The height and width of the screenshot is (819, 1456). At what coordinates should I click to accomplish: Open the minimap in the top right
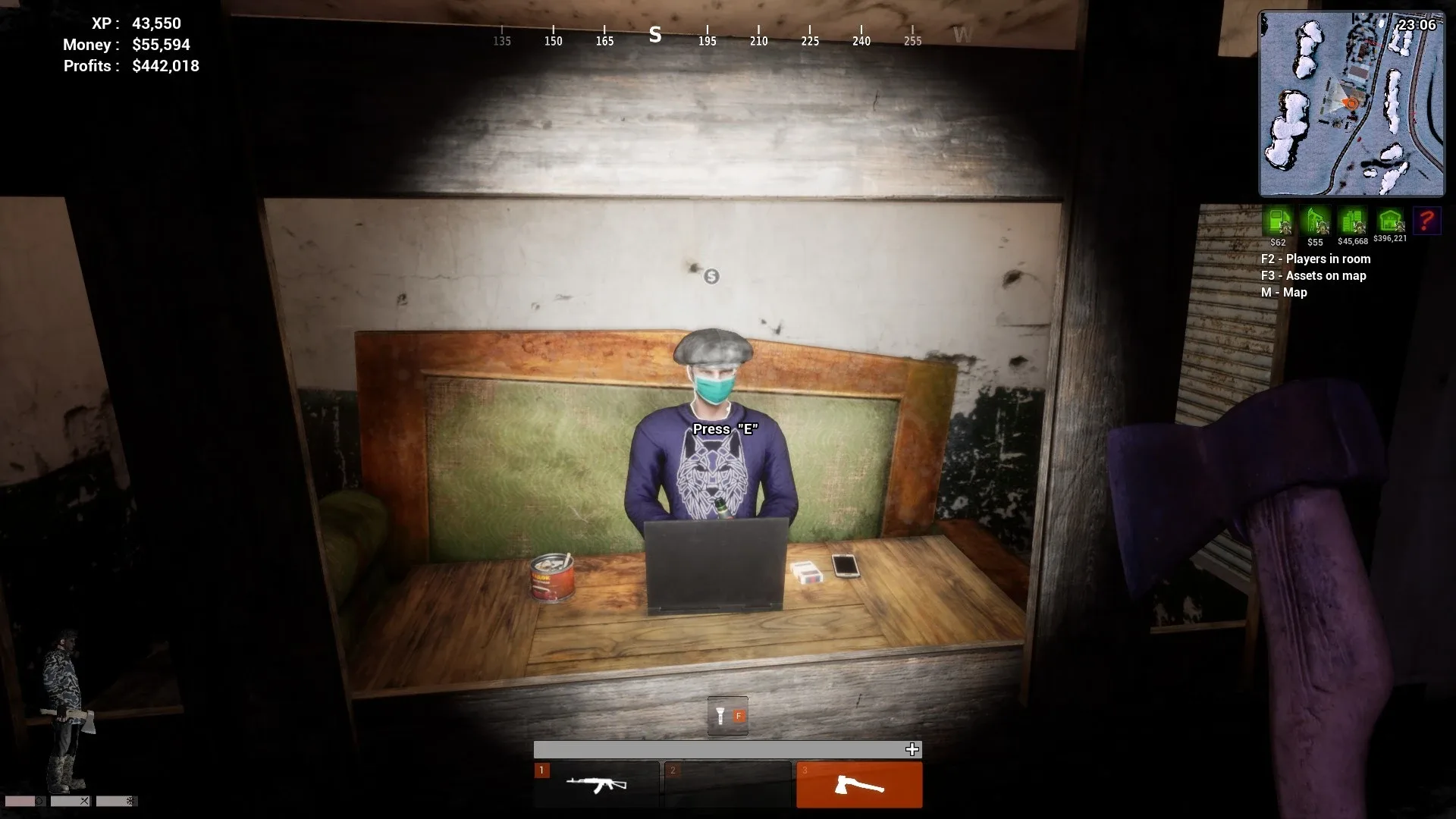click(x=1351, y=102)
